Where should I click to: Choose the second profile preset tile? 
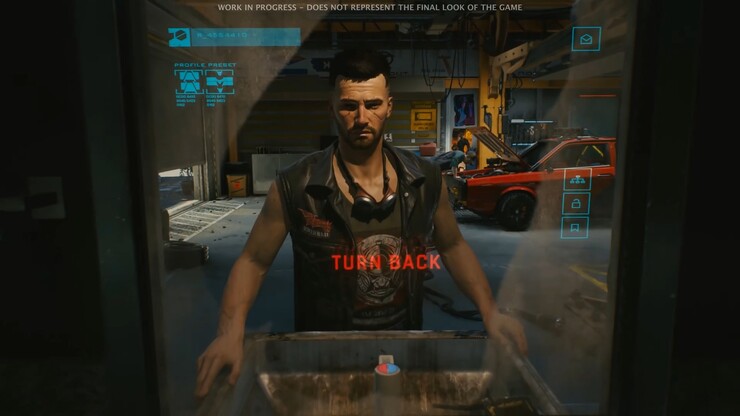click(220, 81)
